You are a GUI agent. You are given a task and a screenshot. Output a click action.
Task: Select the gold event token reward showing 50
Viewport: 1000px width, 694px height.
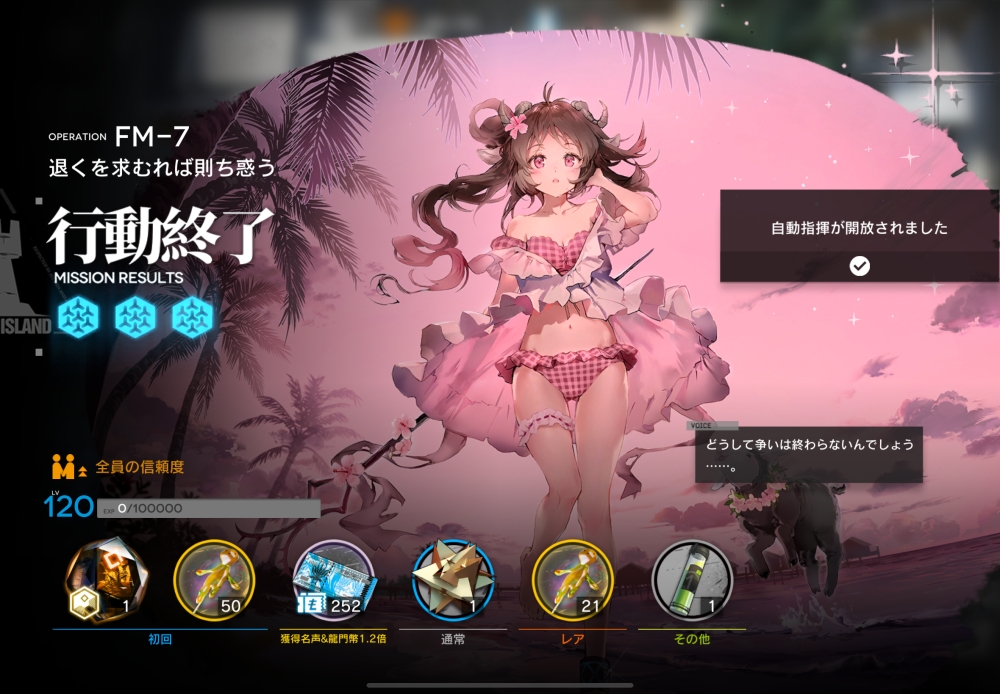click(x=214, y=578)
